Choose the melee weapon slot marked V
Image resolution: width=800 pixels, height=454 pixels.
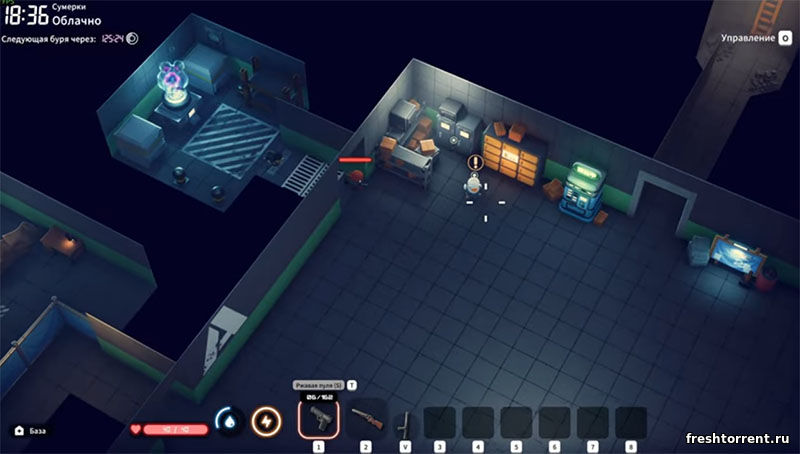coord(405,424)
